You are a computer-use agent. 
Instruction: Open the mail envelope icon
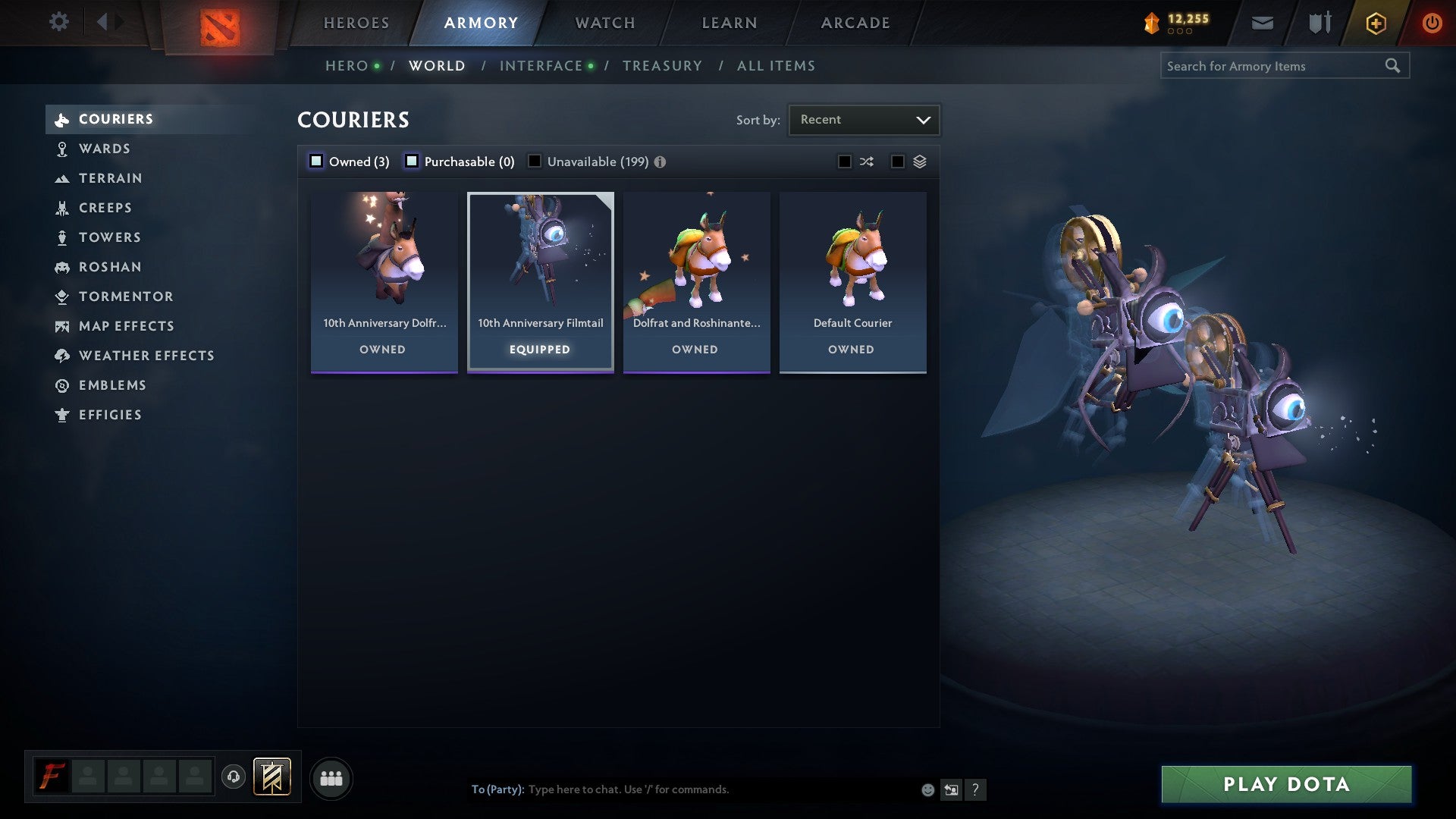tap(1262, 22)
